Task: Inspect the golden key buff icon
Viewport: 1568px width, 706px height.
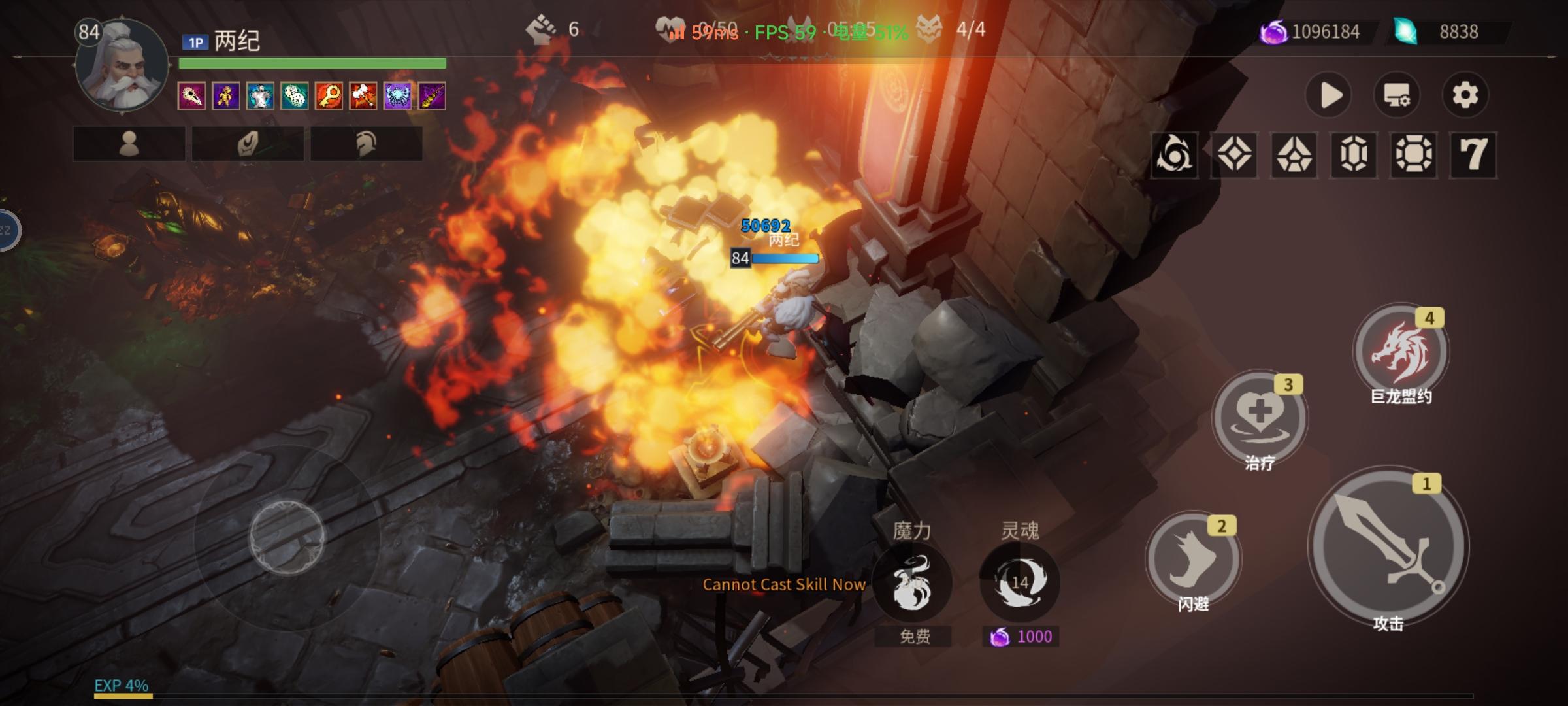Action: point(329,96)
